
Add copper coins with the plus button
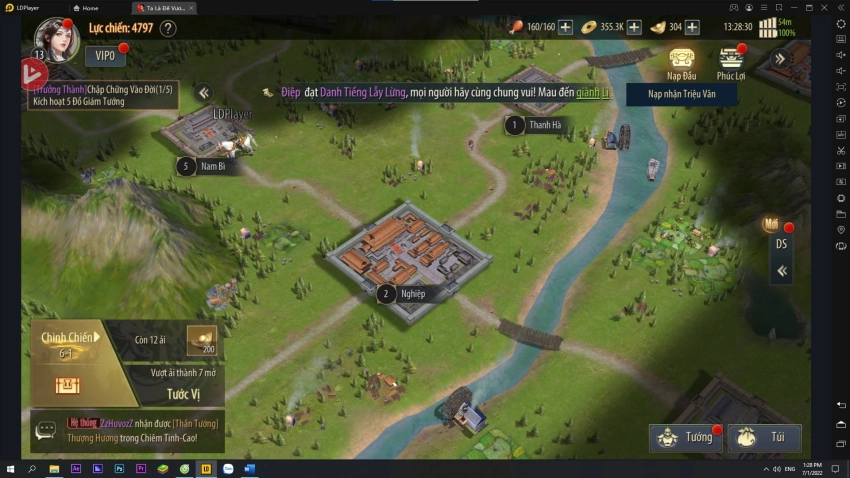click(634, 27)
